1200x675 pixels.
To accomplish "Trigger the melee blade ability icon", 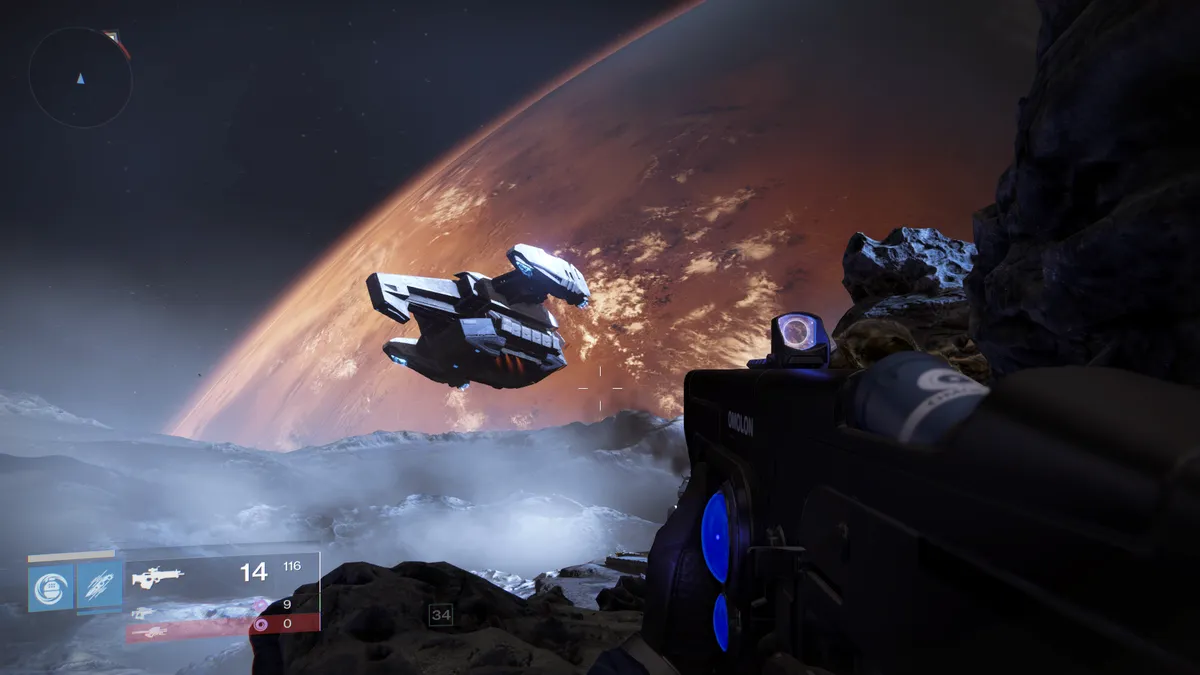I will point(99,587).
